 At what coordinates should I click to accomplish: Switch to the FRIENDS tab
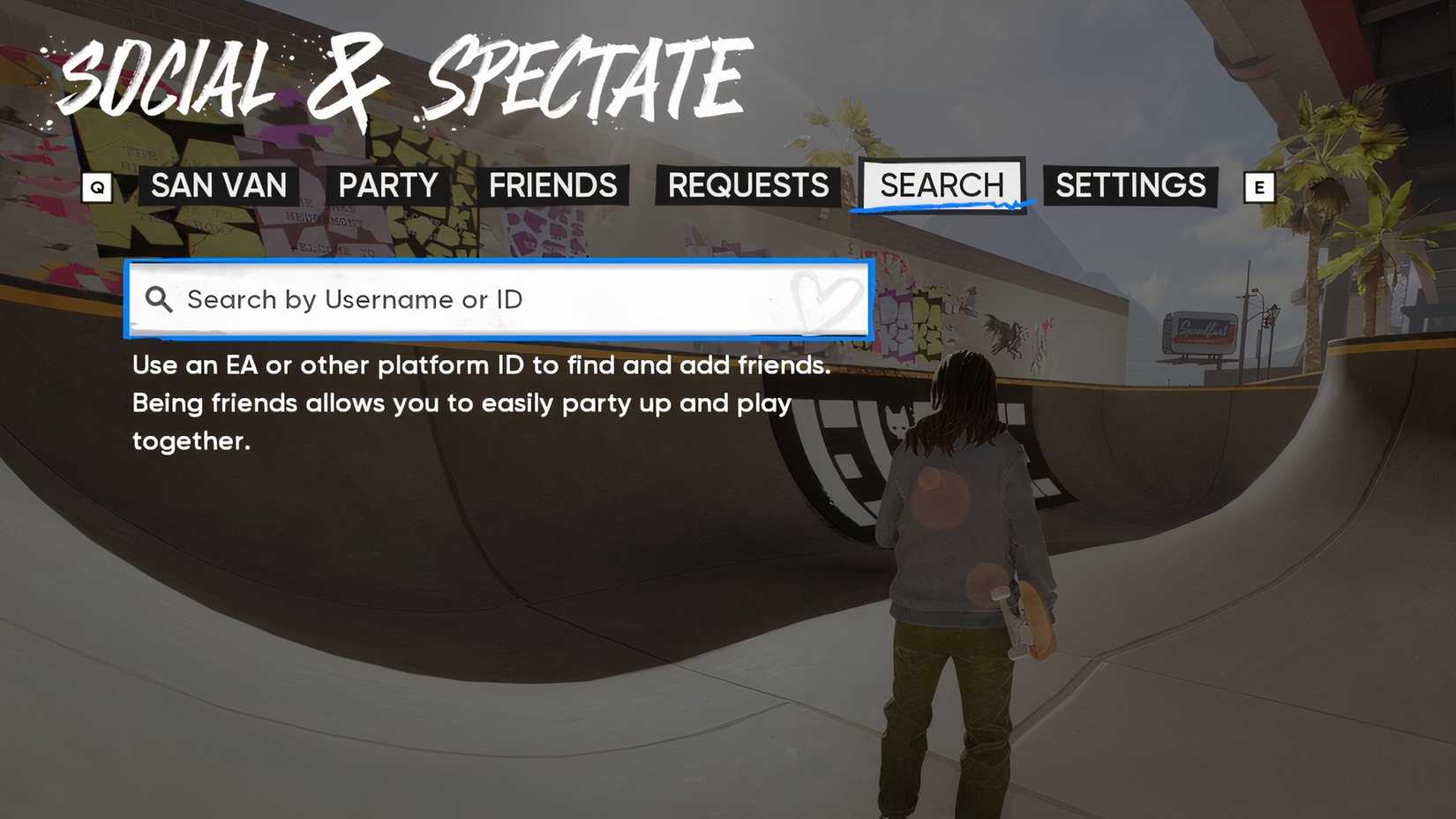tap(553, 186)
